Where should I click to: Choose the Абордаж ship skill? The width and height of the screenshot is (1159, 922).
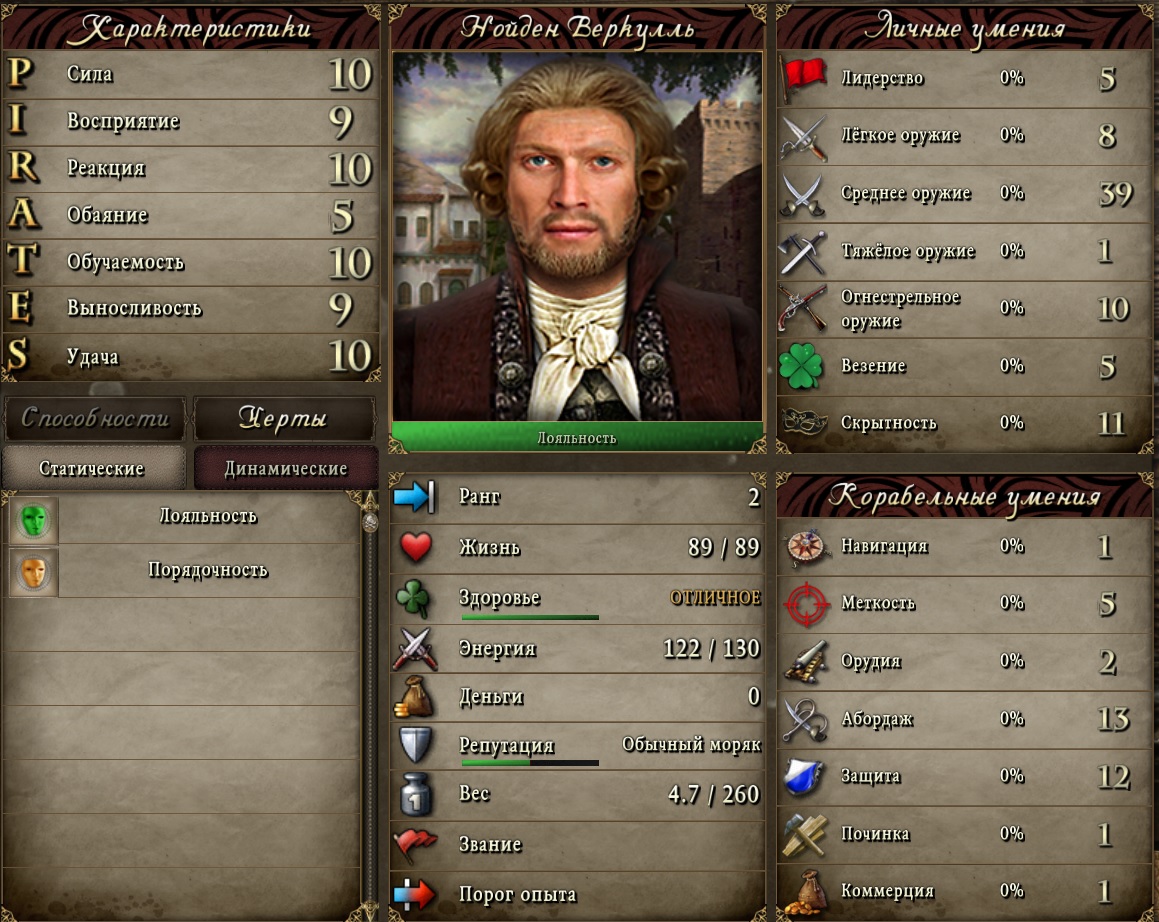(x=965, y=718)
